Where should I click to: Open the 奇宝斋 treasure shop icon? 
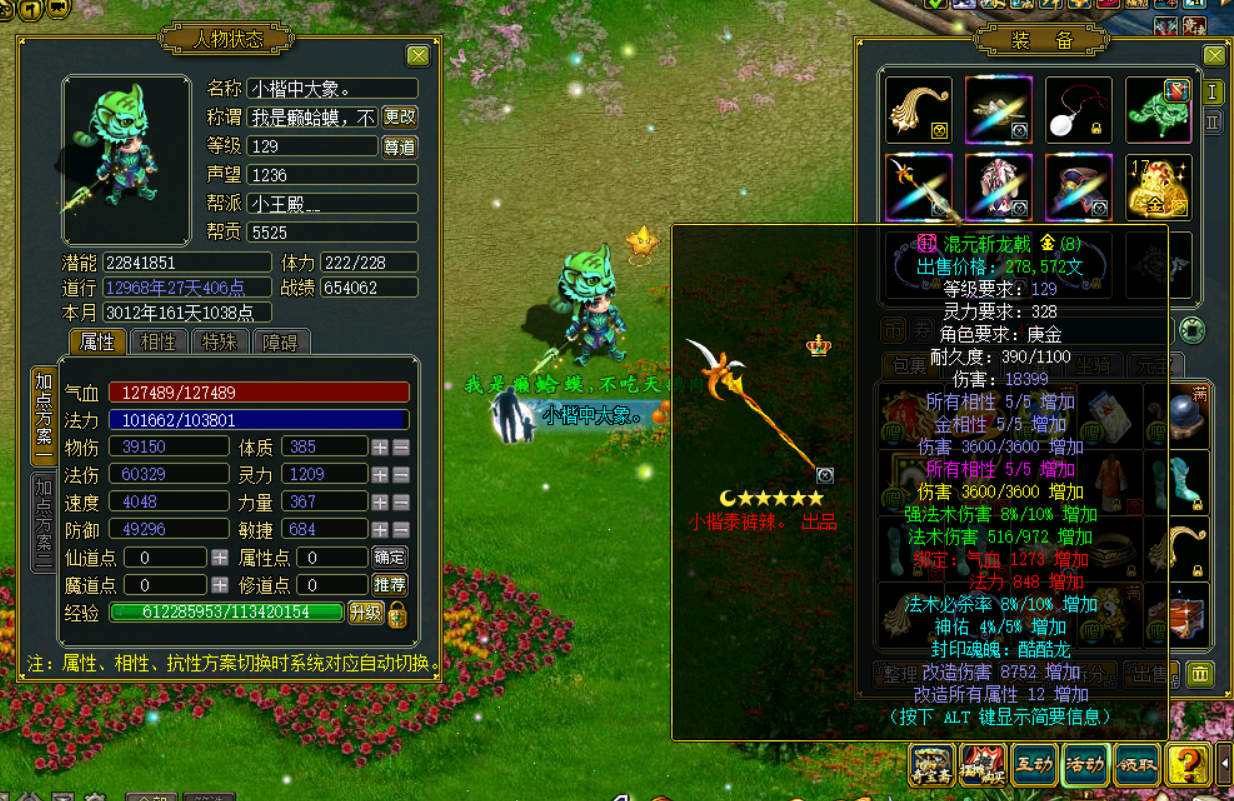tap(932, 766)
